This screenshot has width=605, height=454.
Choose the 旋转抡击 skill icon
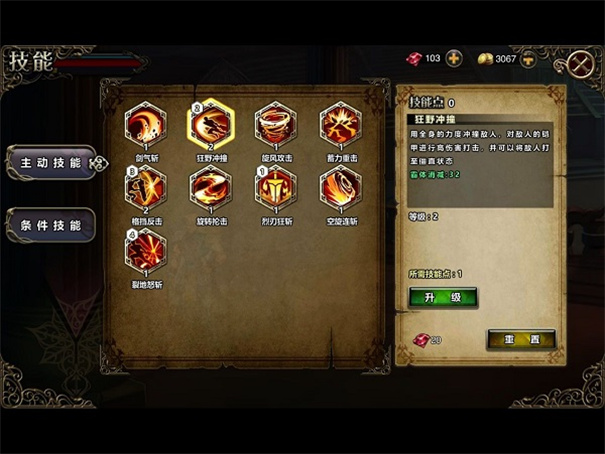210,187
